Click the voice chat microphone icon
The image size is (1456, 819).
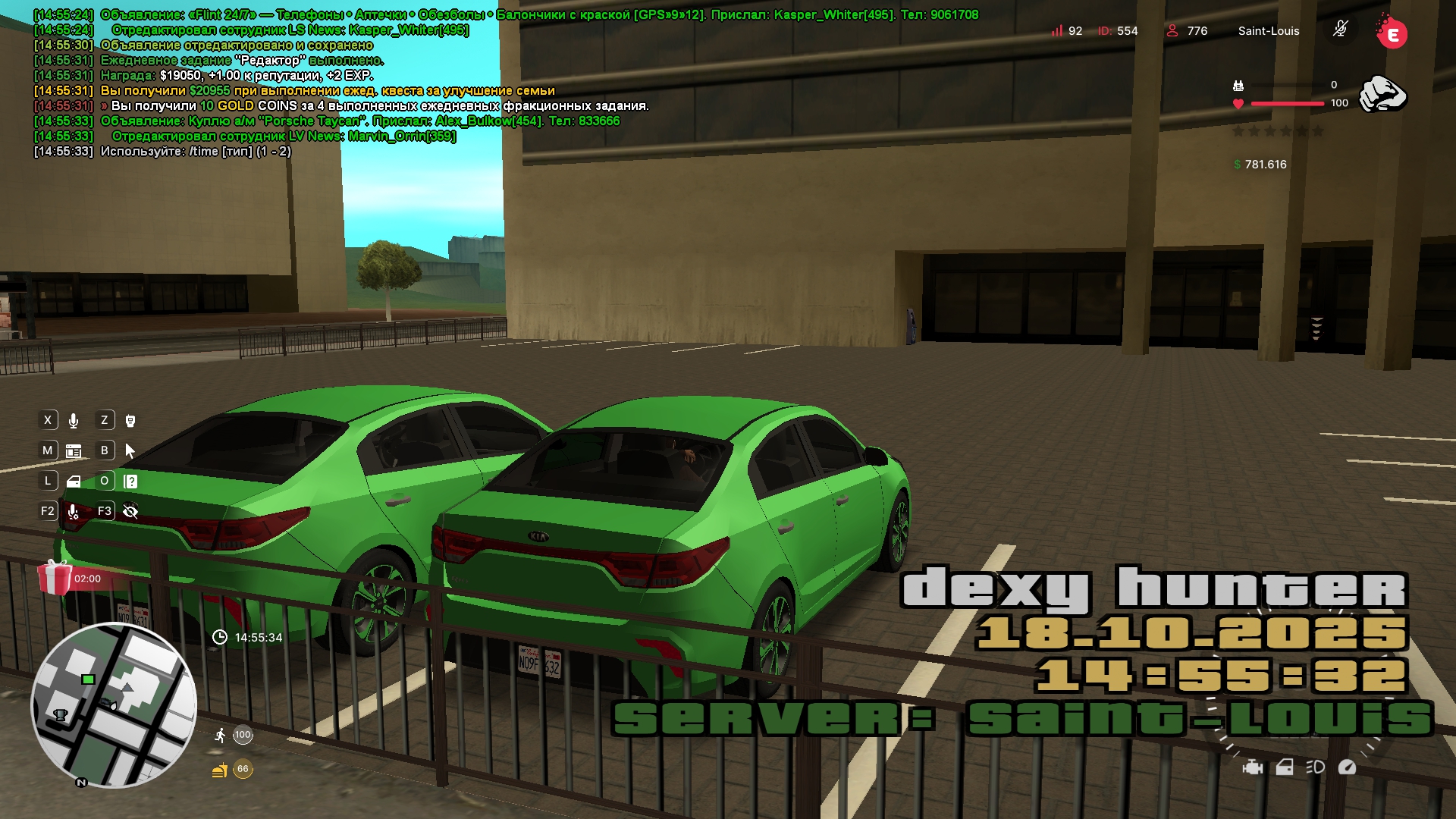pyautogui.click(x=74, y=421)
